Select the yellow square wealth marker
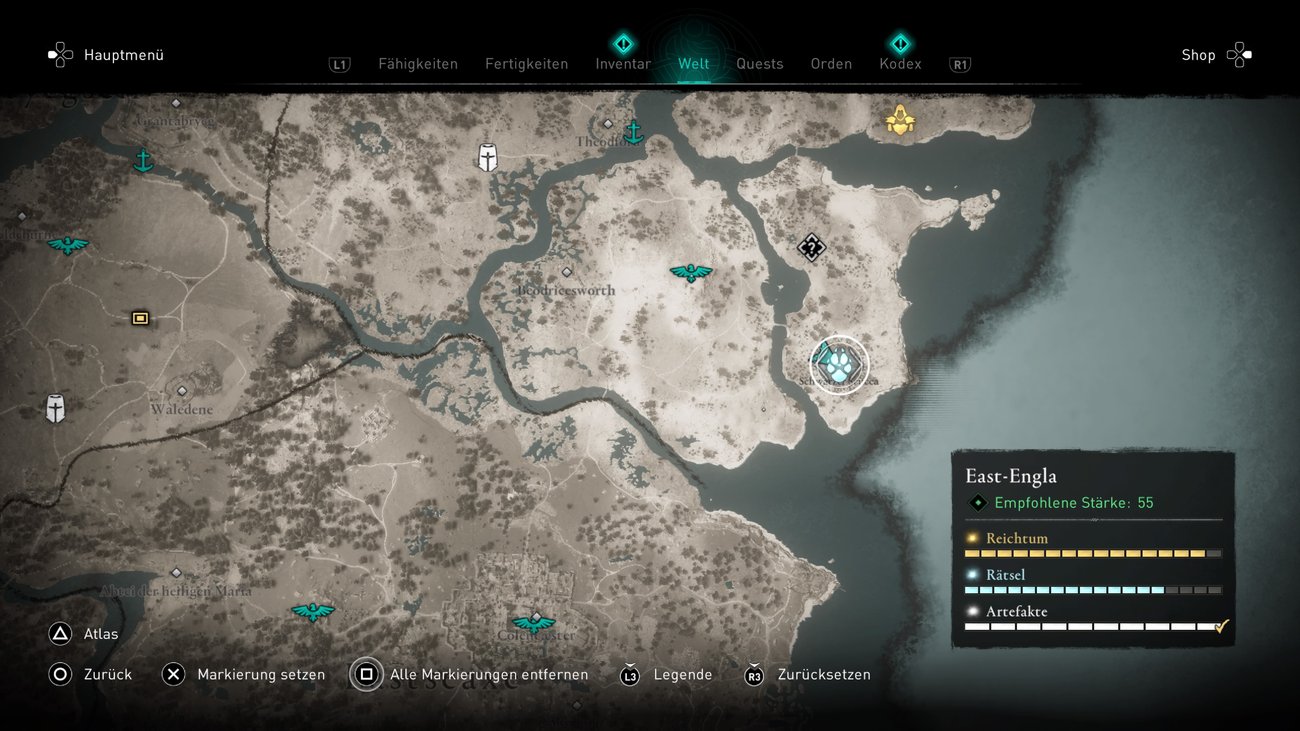This screenshot has width=1300, height=731. (140, 318)
